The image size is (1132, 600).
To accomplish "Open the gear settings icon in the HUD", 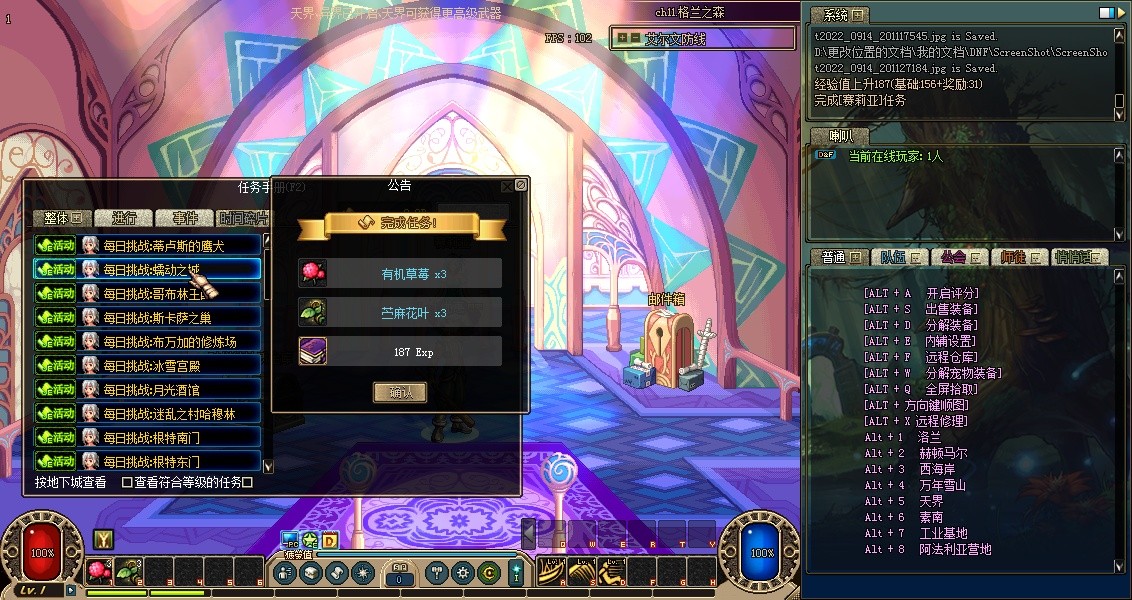I will pos(462,573).
